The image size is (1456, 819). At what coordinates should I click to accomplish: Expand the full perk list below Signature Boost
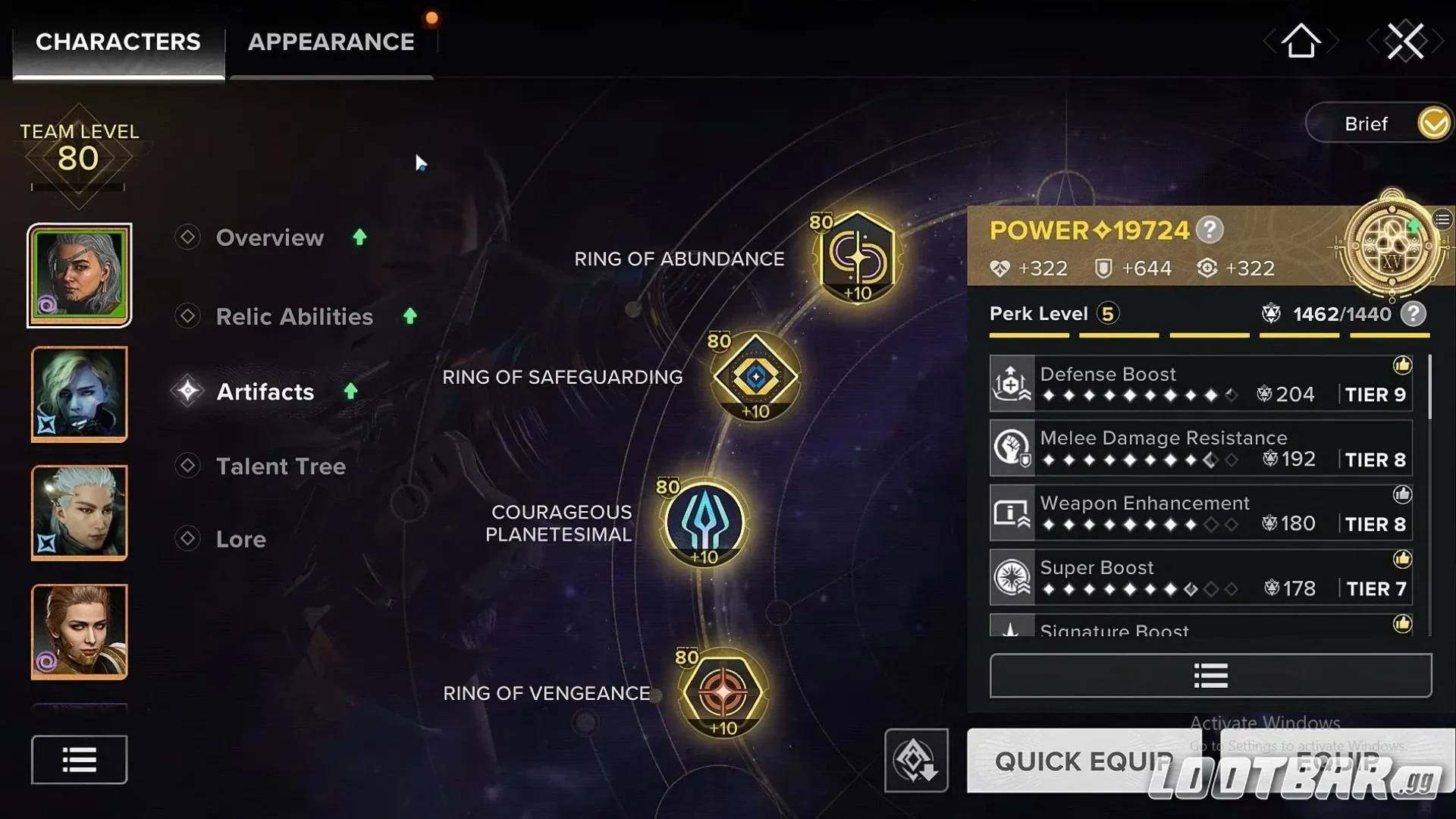(x=1209, y=675)
